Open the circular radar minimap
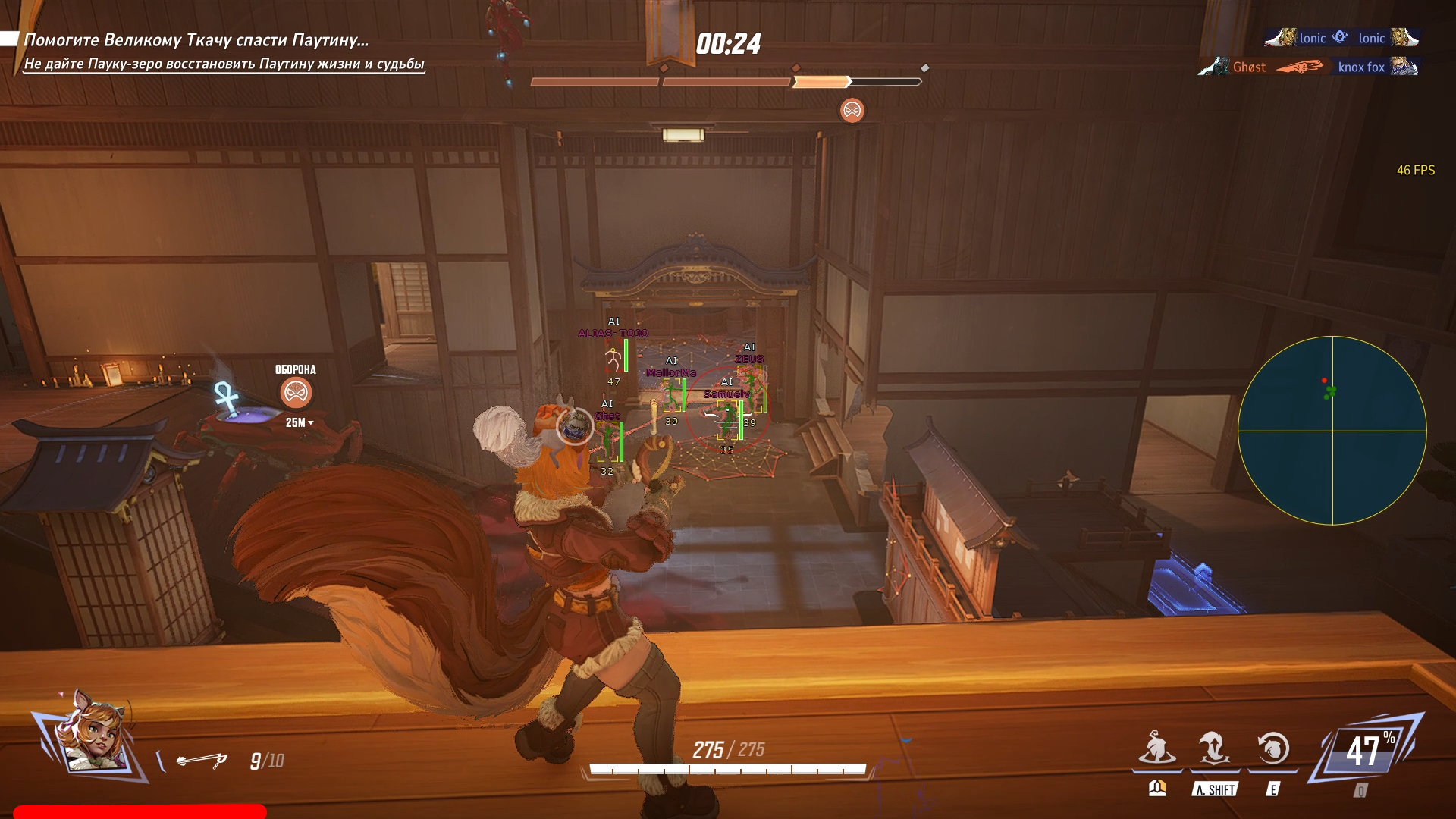Image resolution: width=1456 pixels, height=819 pixels. [1332, 430]
